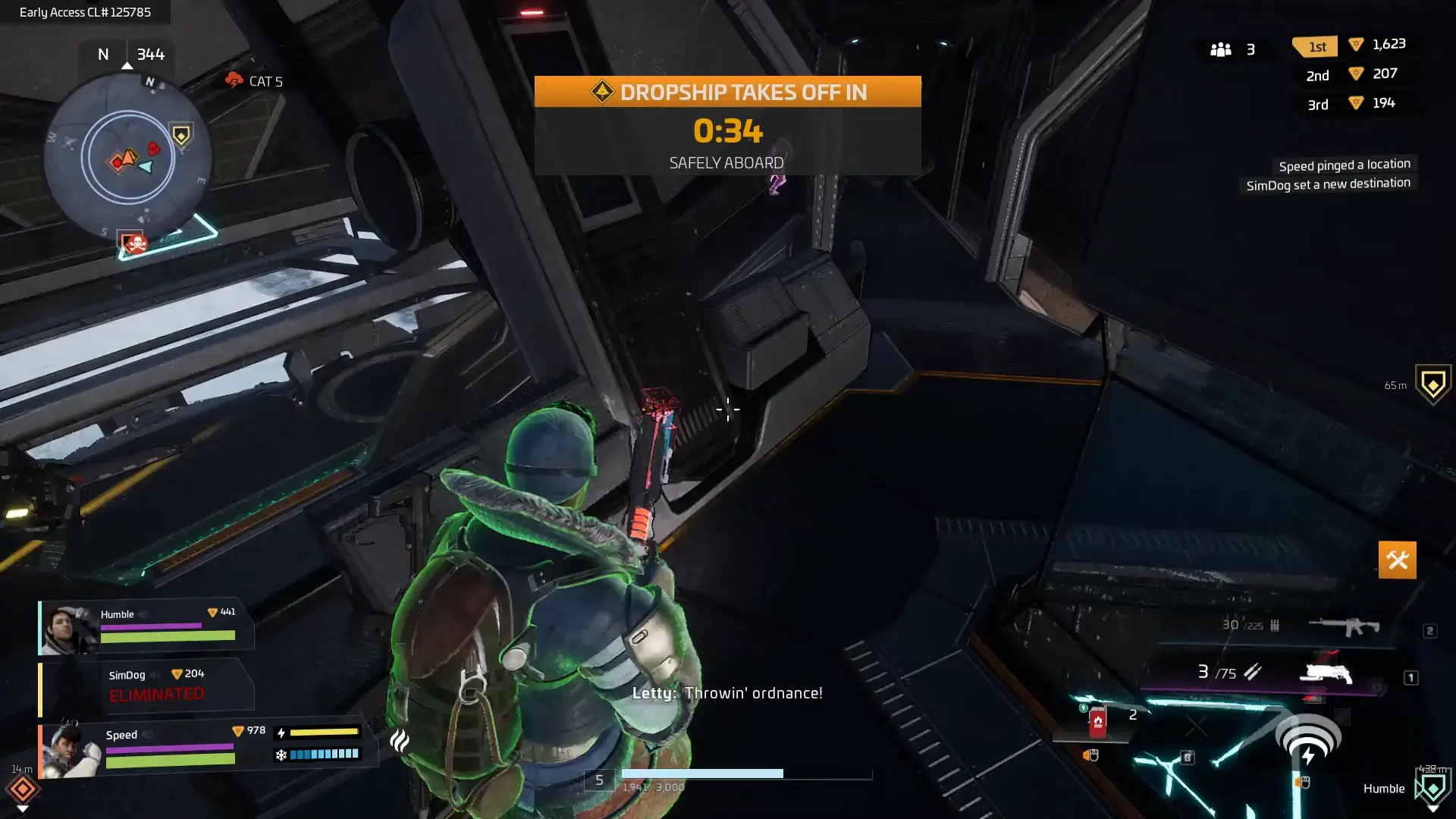
Task: Activate the signal lightning ability icon
Action: click(x=1308, y=739)
